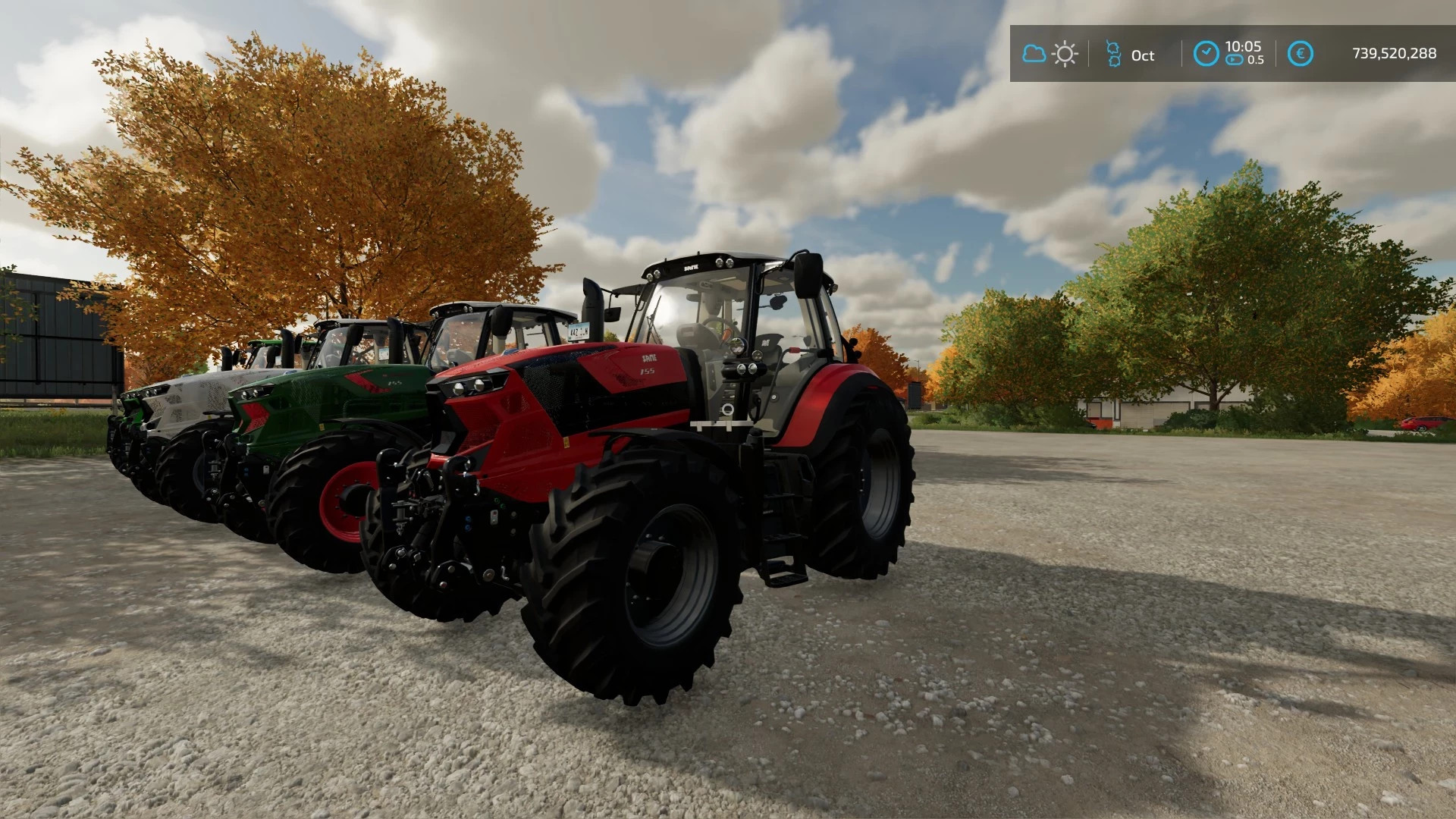Expand the month display showing Oct
This screenshot has height=819, width=1456.
pos(1142,55)
